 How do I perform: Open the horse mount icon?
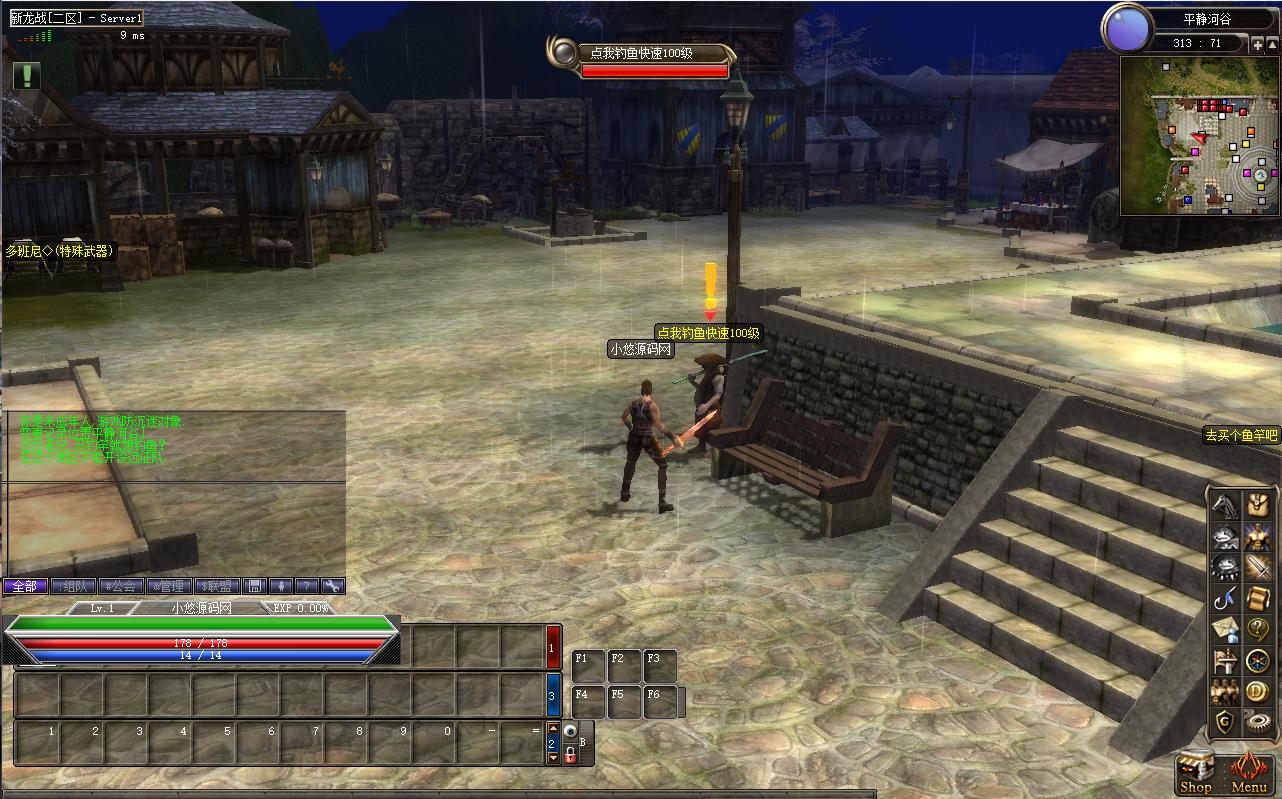coord(1225,505)
